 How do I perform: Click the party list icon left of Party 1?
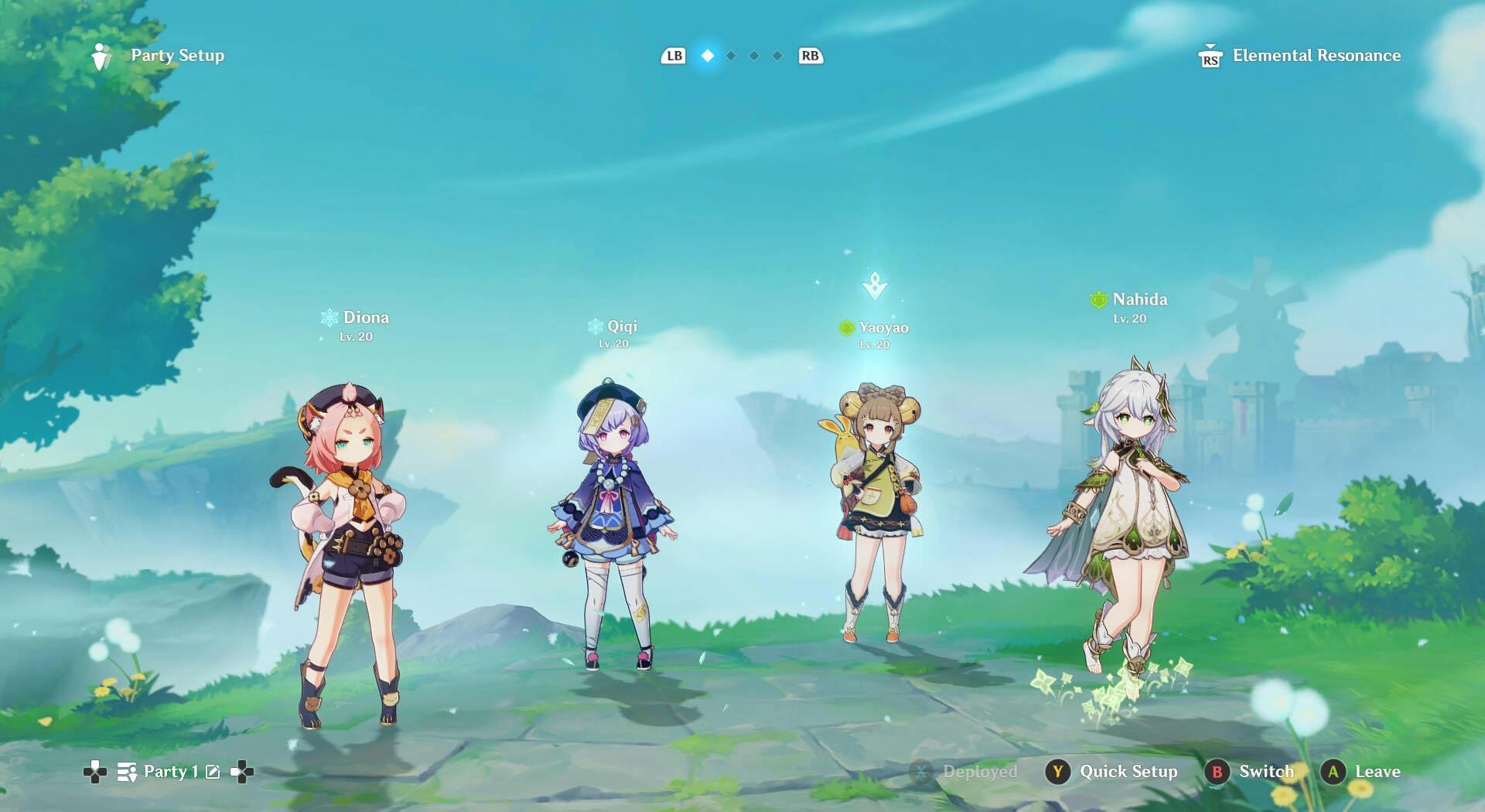tap(126, 771)
